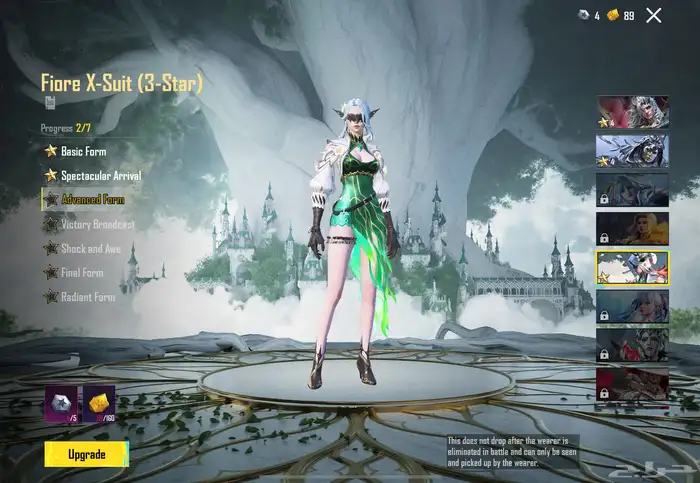Open the small icon below the suit title
The width and height of the screenshot is (700, 483).
click(x=50, y=101)
